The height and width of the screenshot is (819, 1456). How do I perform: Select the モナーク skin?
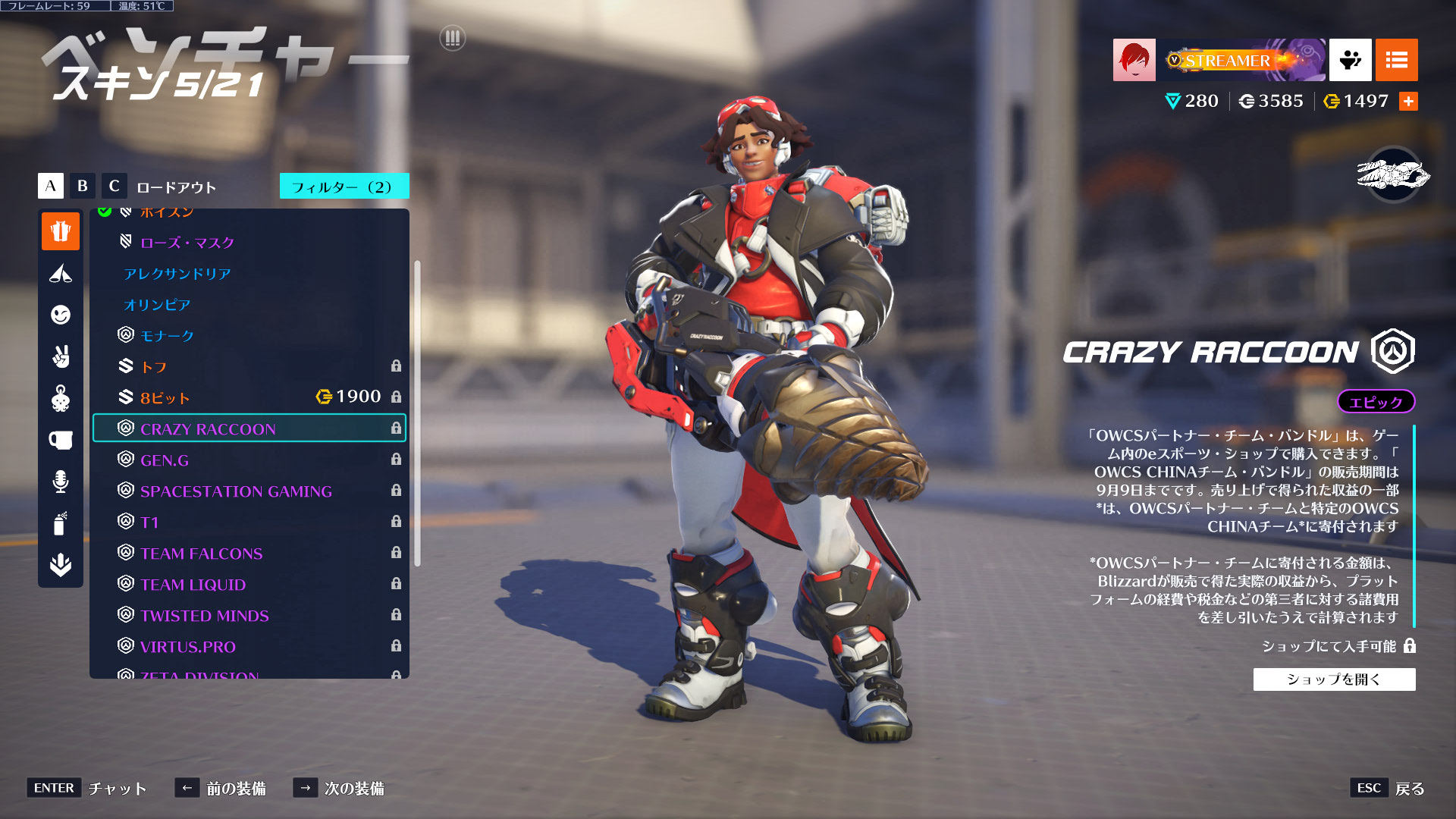coord(167,336)
